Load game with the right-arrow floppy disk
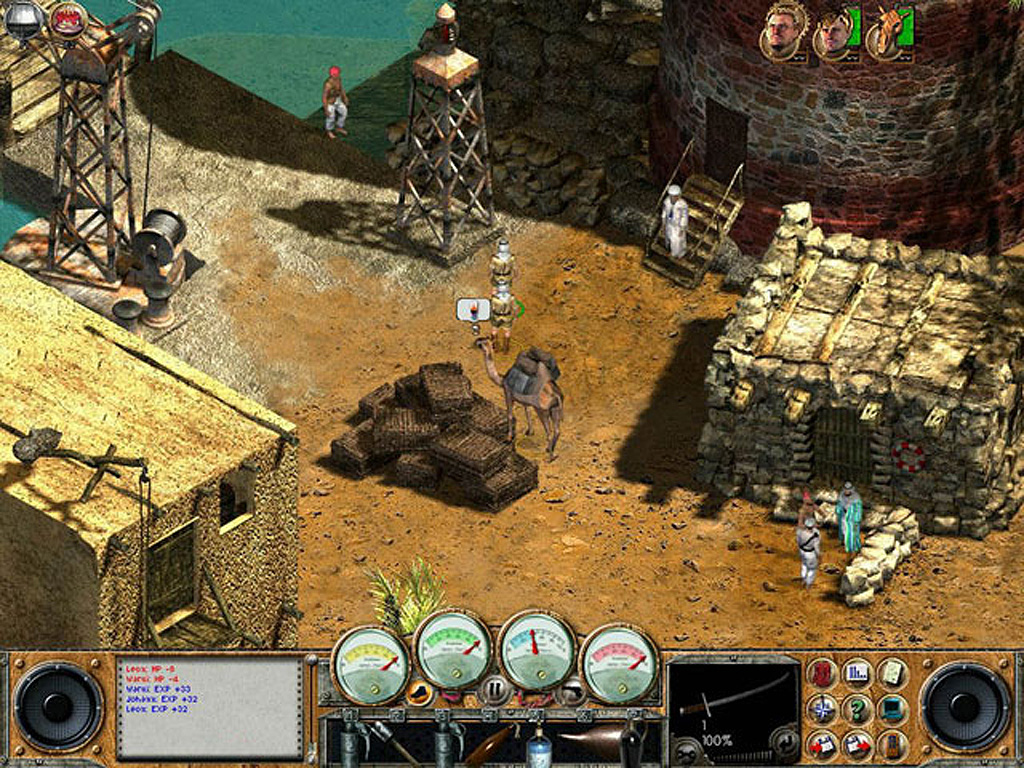1024x768 pixels. click(857, 744)
